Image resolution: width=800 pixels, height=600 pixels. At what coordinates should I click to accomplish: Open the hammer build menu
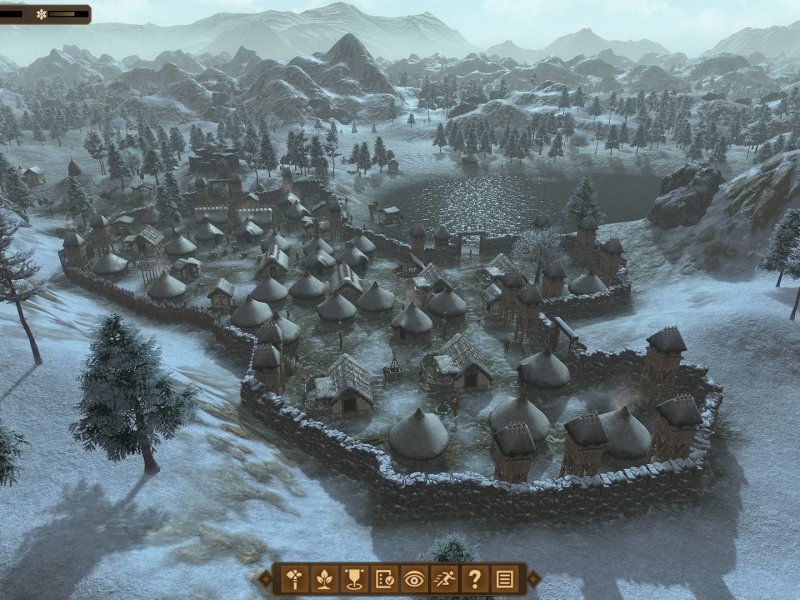coord(294,578)
